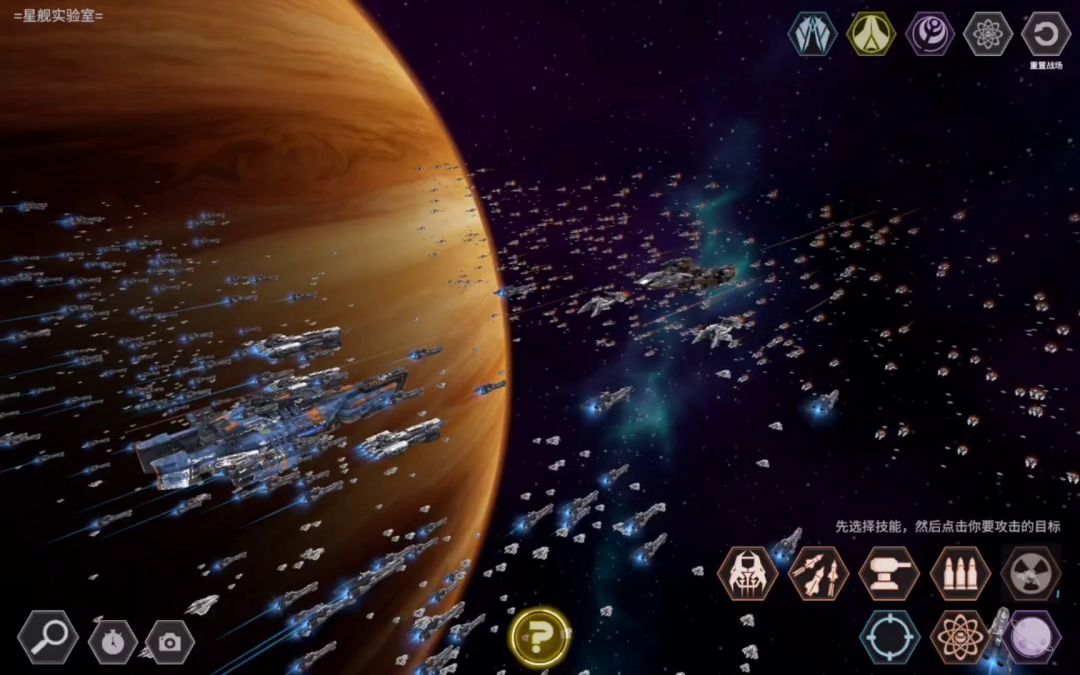This screenshot has height=675, width=1080.
Task: Click the magnifying glass zoom button
Action: pyautogui.click(x=47, y=637)
